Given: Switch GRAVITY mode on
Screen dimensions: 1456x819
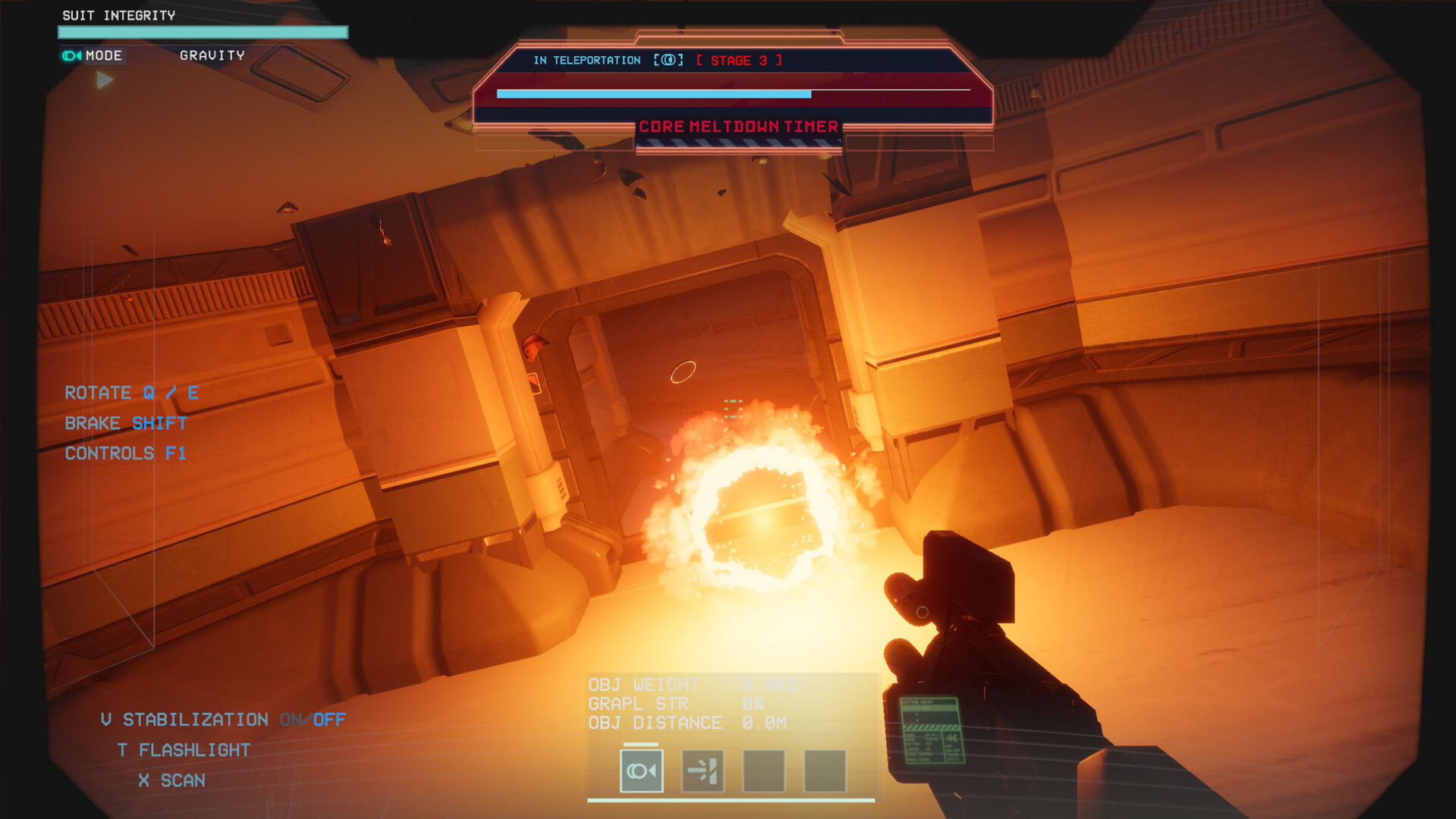Looking at the screenshot, I should [x=212, y=55].
